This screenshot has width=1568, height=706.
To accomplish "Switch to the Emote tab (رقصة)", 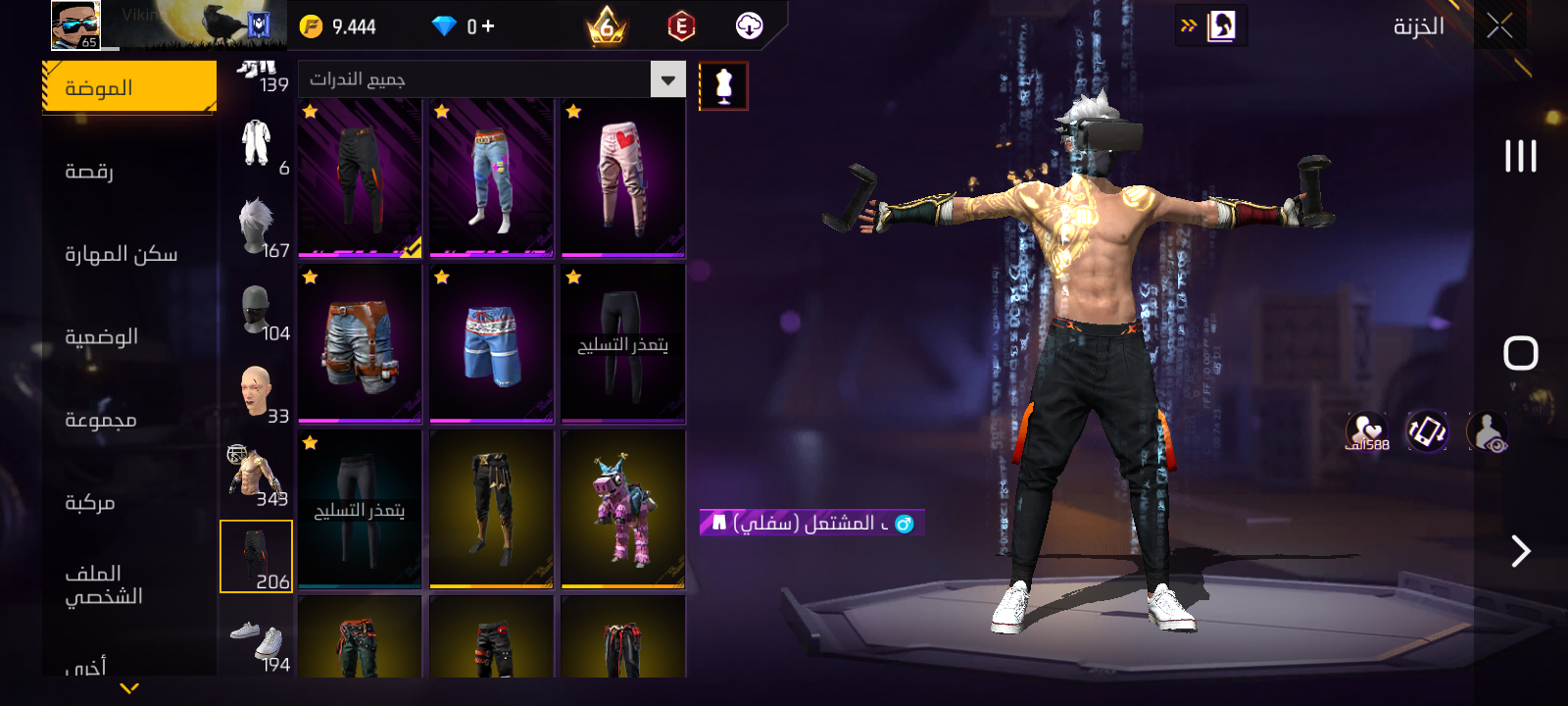I will 90,172.
